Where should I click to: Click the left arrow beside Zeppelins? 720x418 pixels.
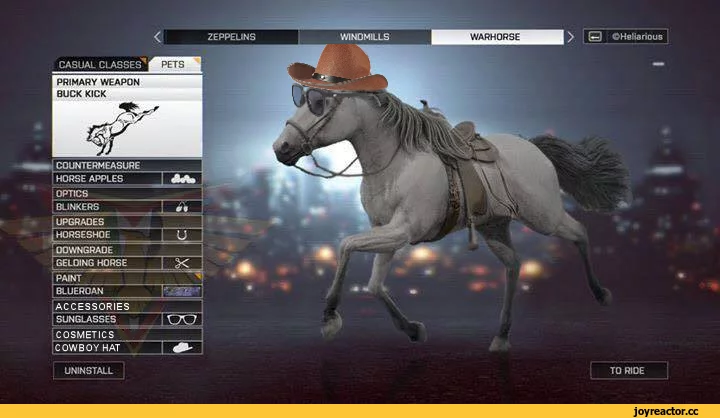[x=157, y=37]
